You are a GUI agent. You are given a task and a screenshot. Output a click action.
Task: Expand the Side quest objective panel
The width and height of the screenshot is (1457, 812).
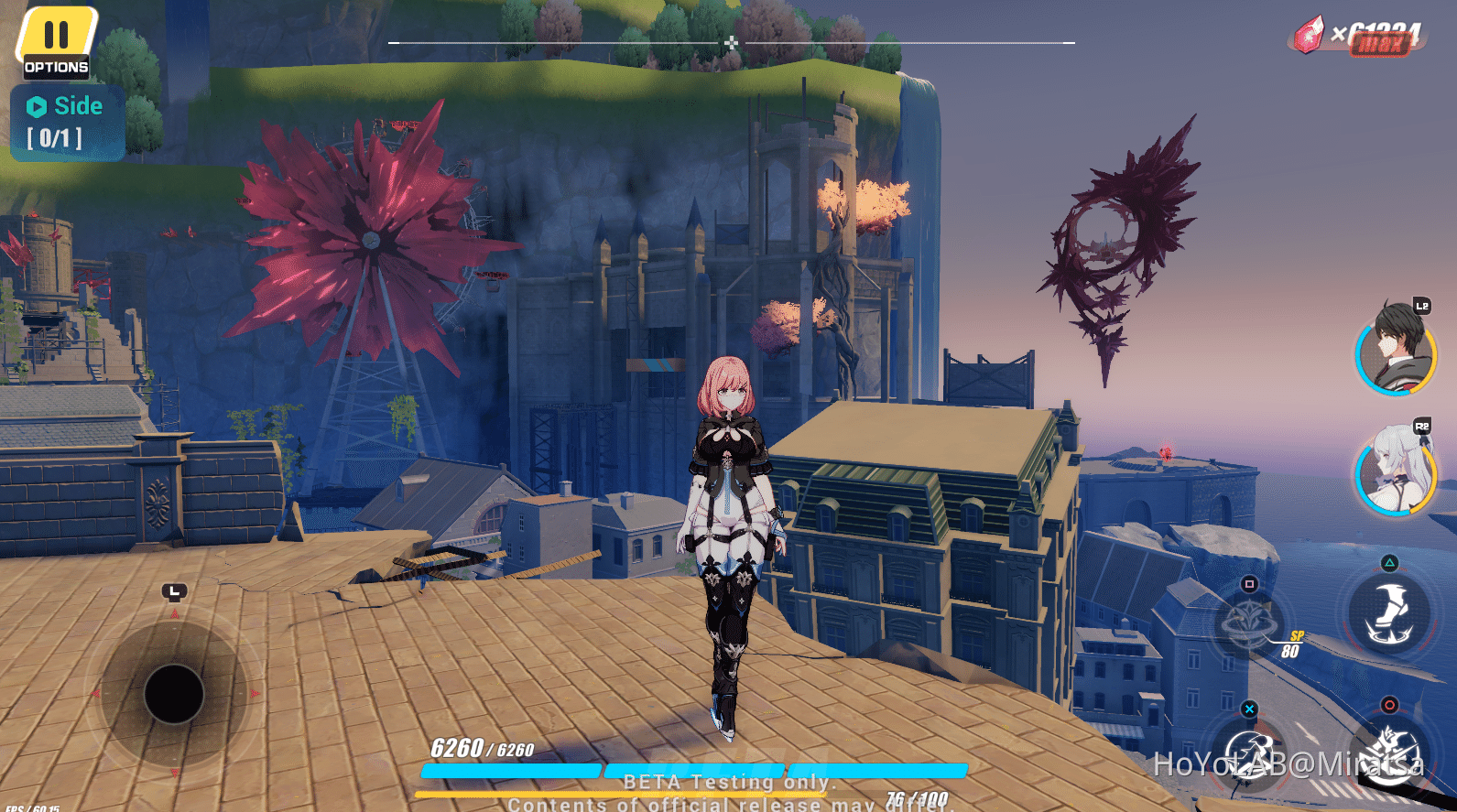64,122
